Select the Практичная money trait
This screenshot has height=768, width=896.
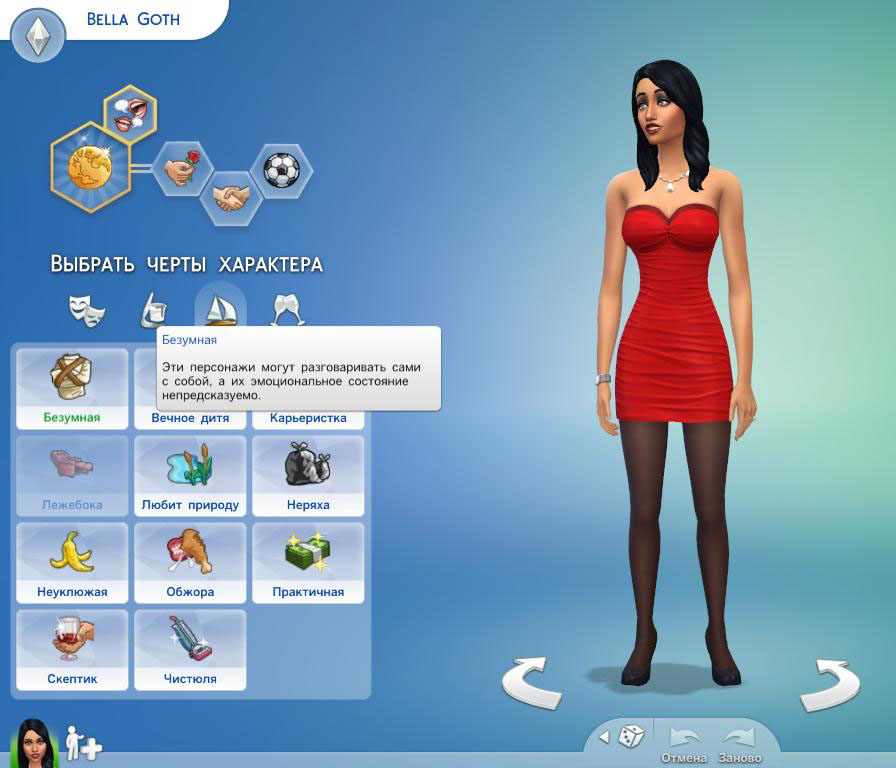[x=308, y=562]
